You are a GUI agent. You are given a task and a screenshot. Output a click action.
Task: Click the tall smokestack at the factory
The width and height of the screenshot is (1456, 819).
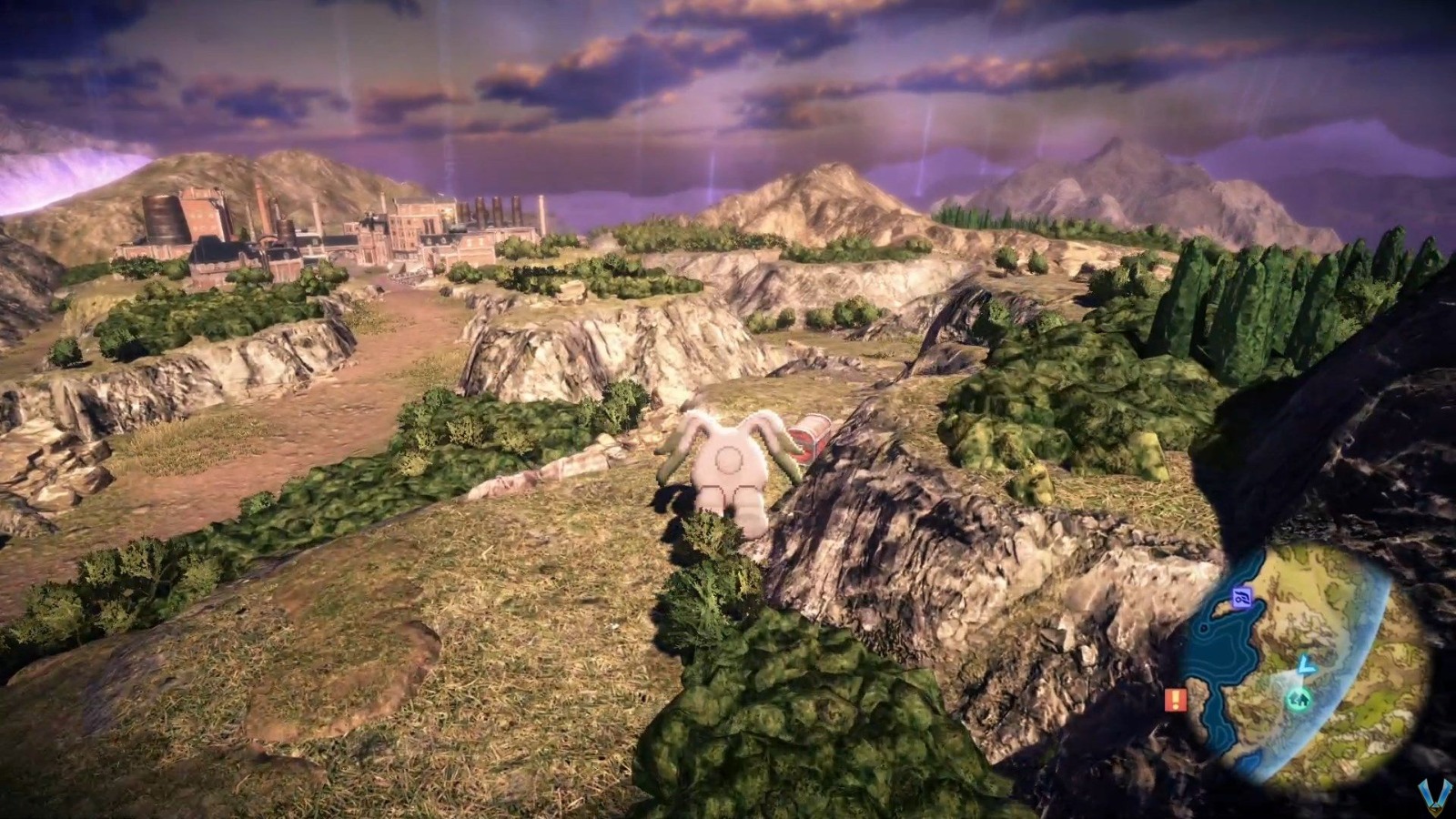click(x=264, y=205)
